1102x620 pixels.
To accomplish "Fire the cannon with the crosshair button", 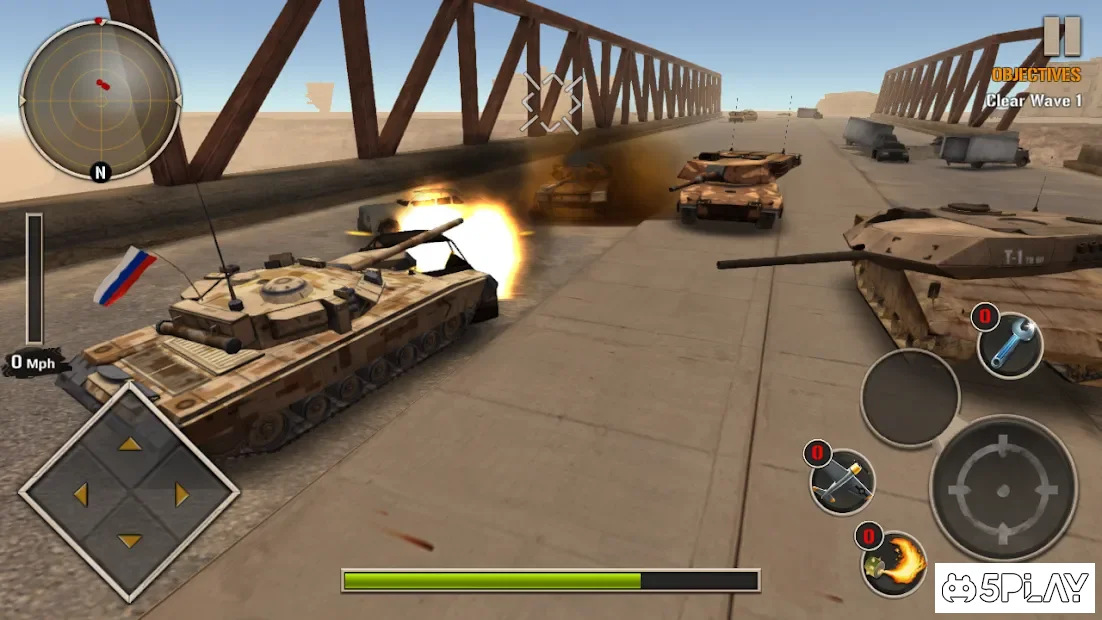I will (x=1003, y=488).
